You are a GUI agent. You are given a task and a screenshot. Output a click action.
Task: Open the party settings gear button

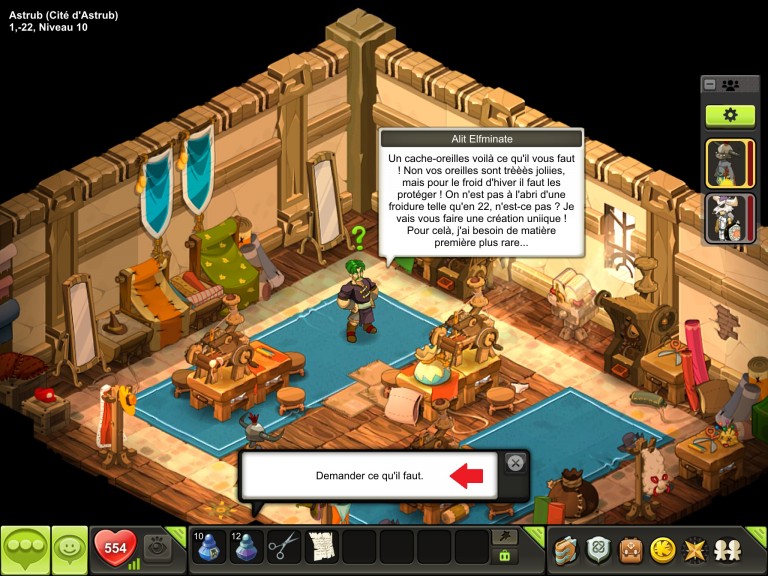click(x=730, y=115)
